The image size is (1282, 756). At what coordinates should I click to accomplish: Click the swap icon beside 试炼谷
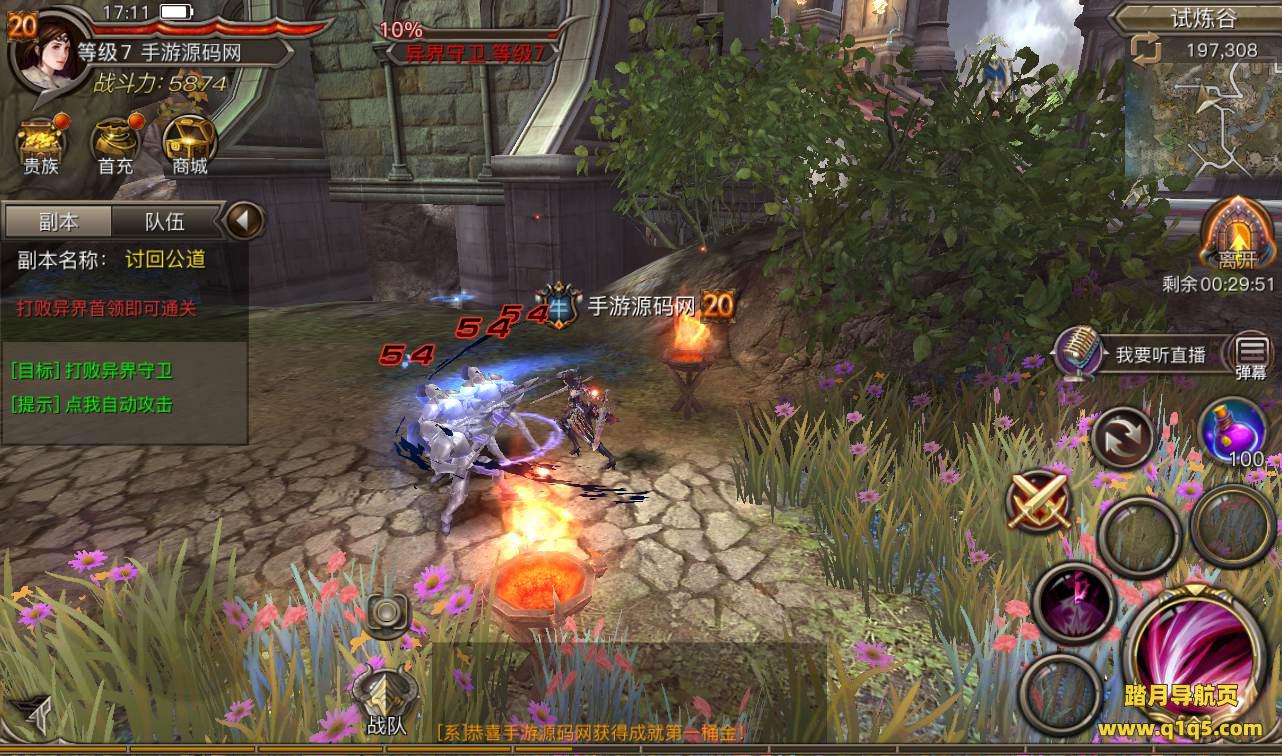coord(1143,48)
